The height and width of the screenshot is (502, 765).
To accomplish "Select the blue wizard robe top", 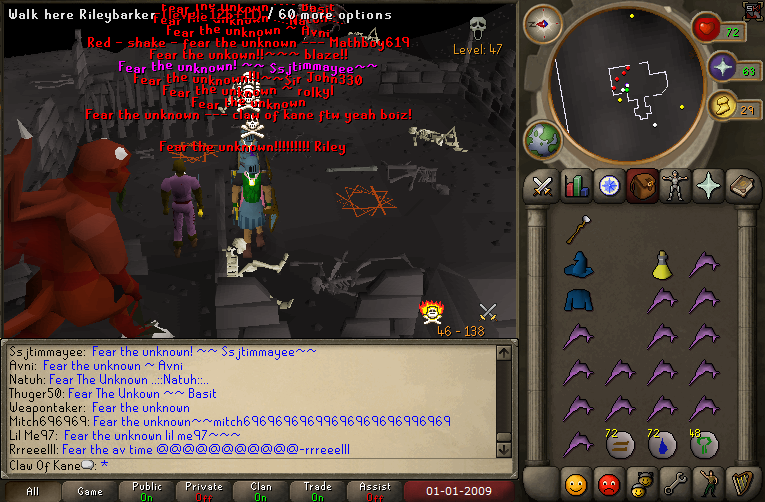I will click(x=576, y=300).
